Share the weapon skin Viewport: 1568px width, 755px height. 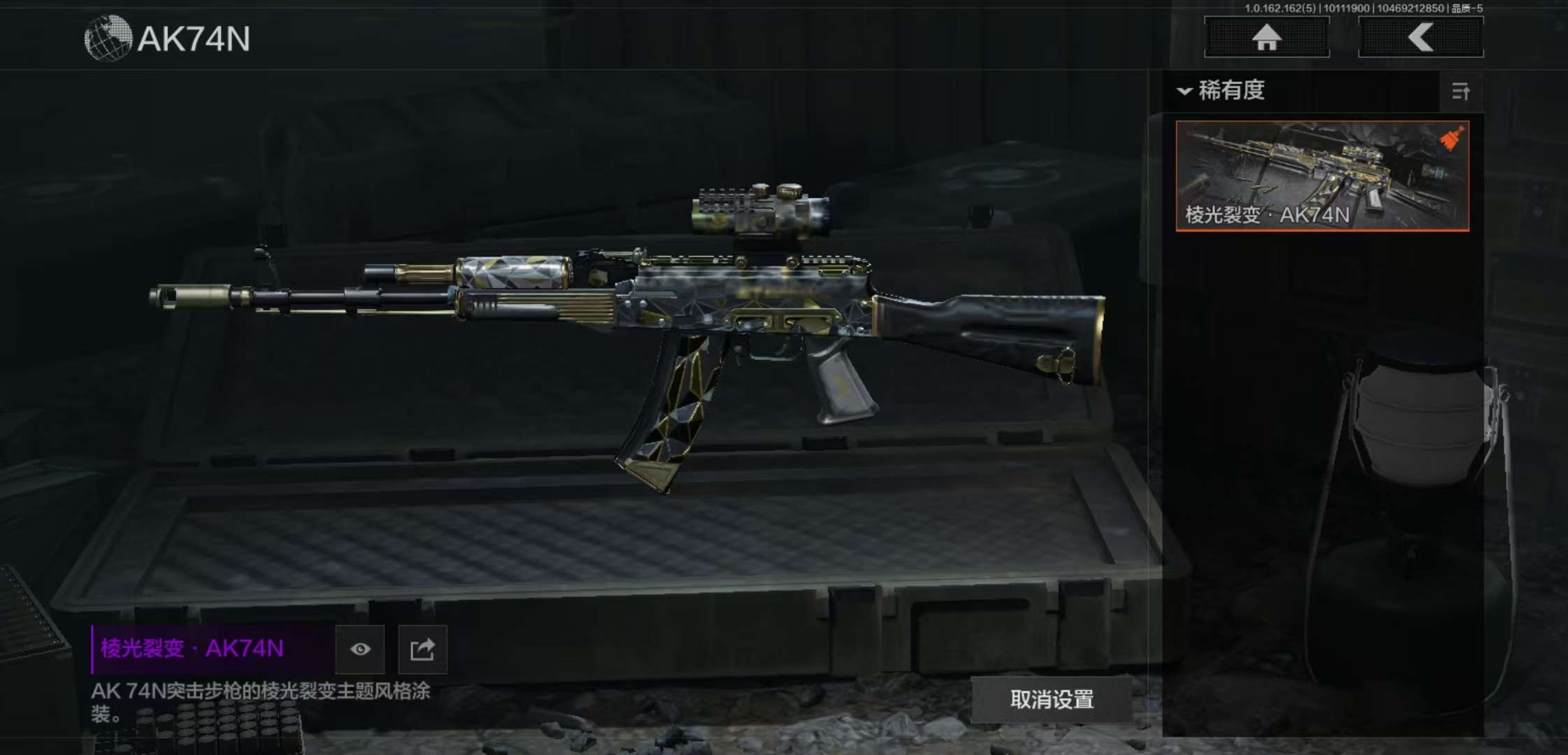point(422,649)
